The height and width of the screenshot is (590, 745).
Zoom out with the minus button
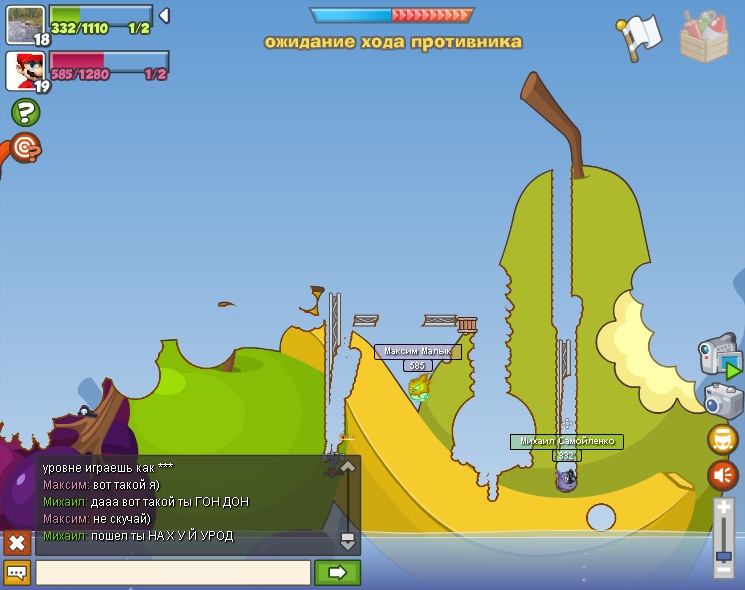point(724,568)
